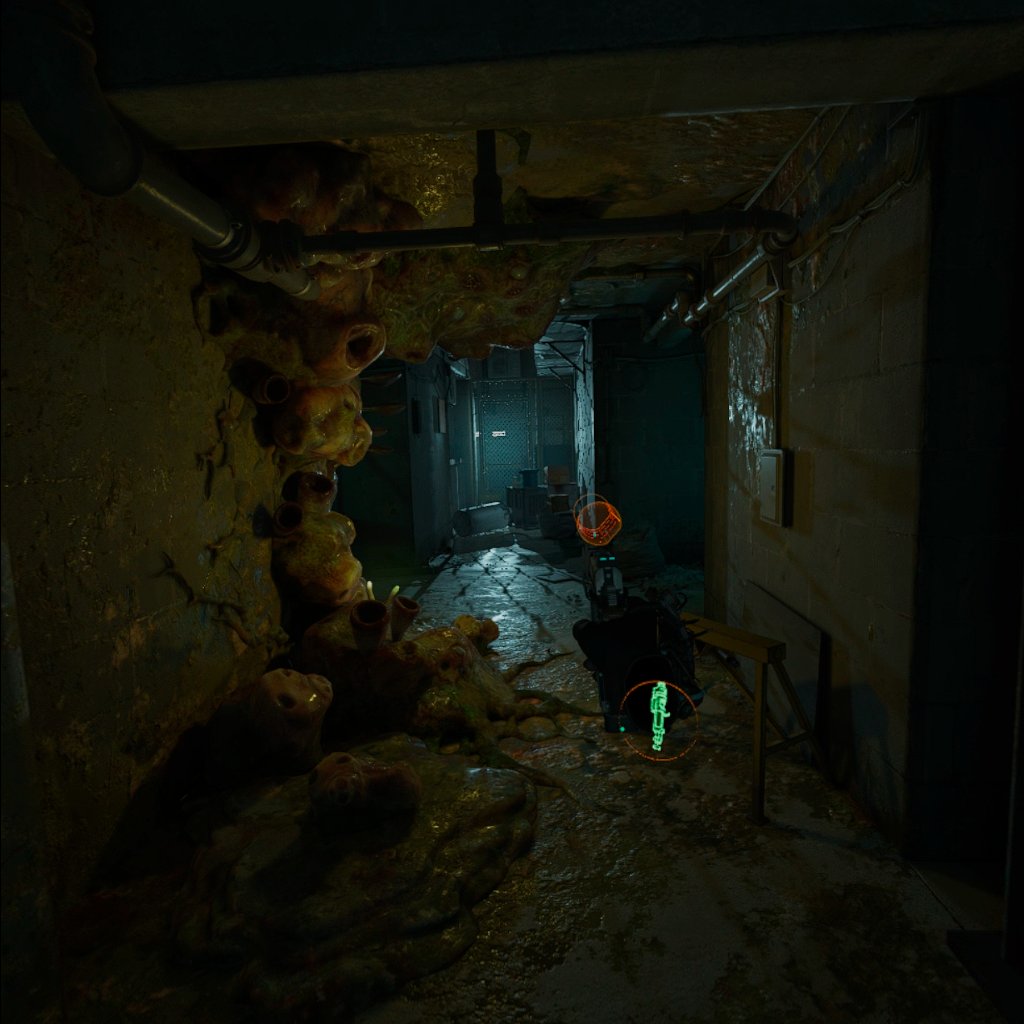The width and height of the screenshot is (1024, 1024).
Task: Select the green holographic wrist pocket item
Action: click(x=657, y=715)
